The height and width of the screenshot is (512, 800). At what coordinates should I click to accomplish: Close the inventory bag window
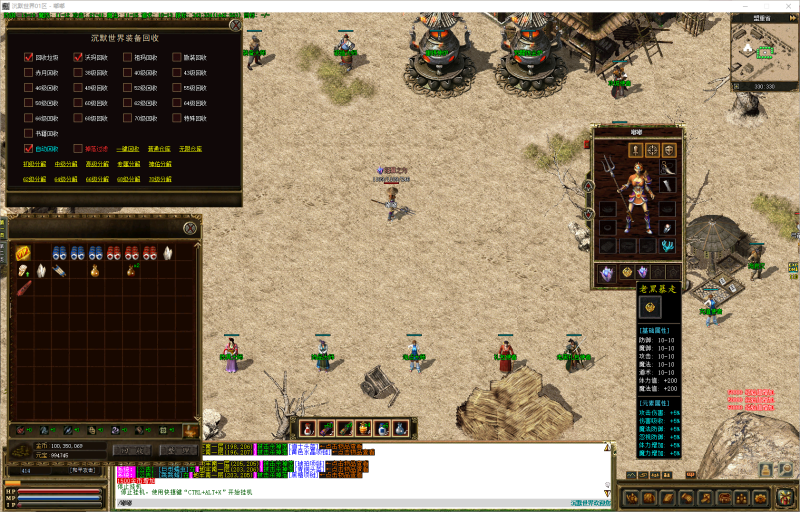coord(190,228)
